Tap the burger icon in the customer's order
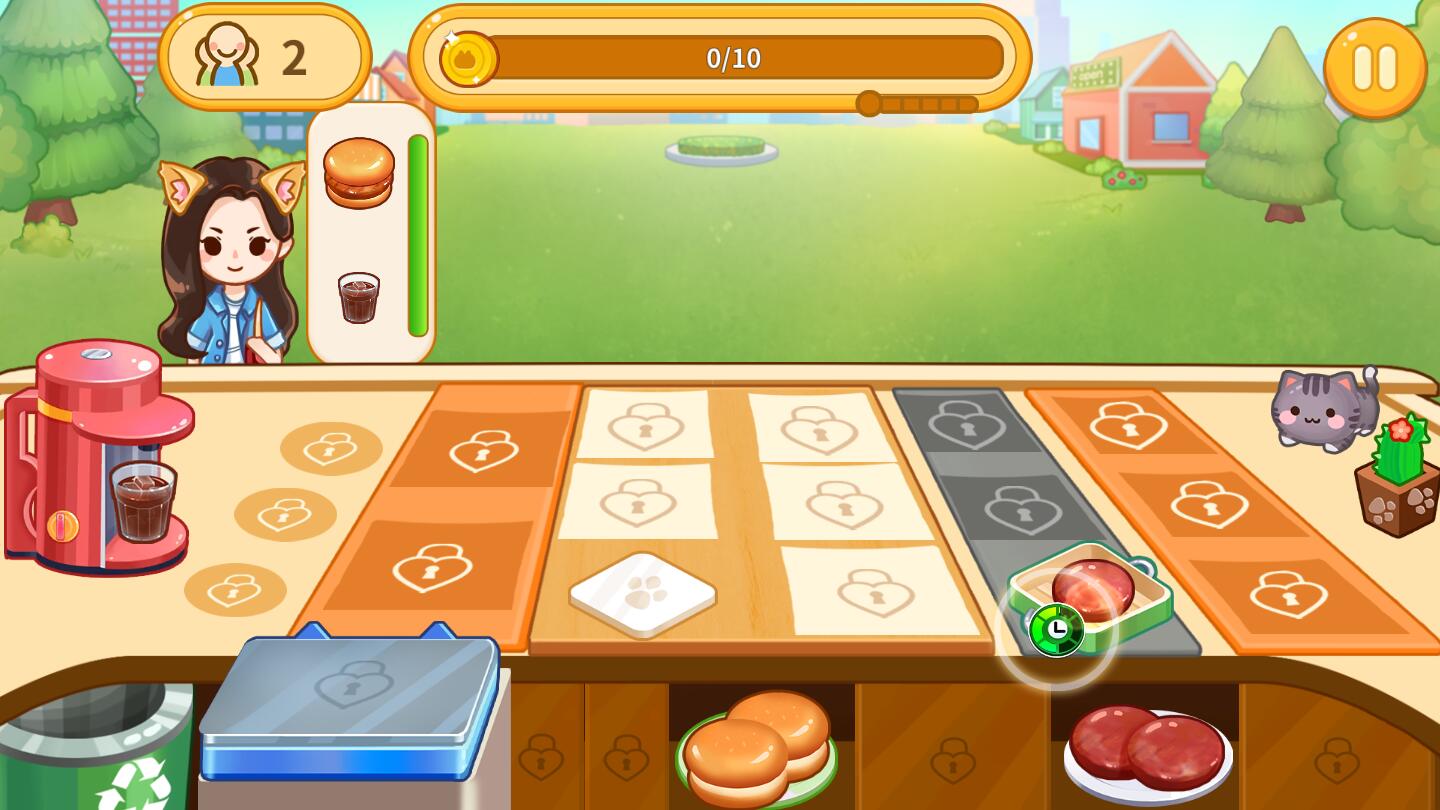Screen dimensions: 1440x810 click(360, 172)
